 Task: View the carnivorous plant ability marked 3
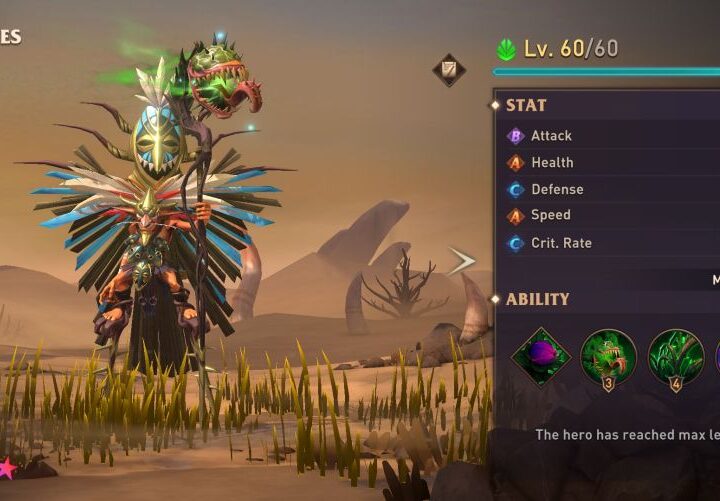(608, 357)
